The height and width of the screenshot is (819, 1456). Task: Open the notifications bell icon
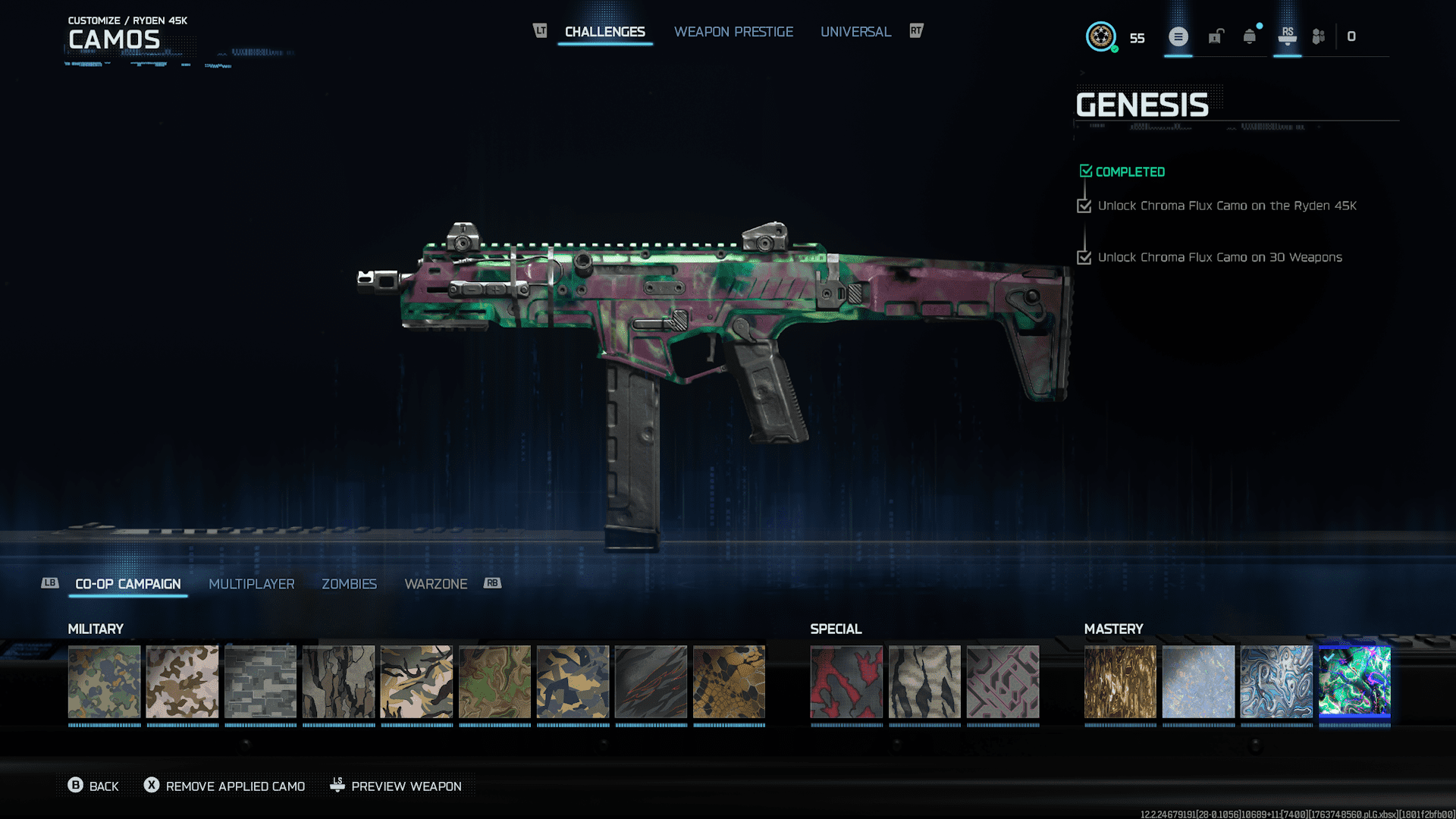point(1249,36)
